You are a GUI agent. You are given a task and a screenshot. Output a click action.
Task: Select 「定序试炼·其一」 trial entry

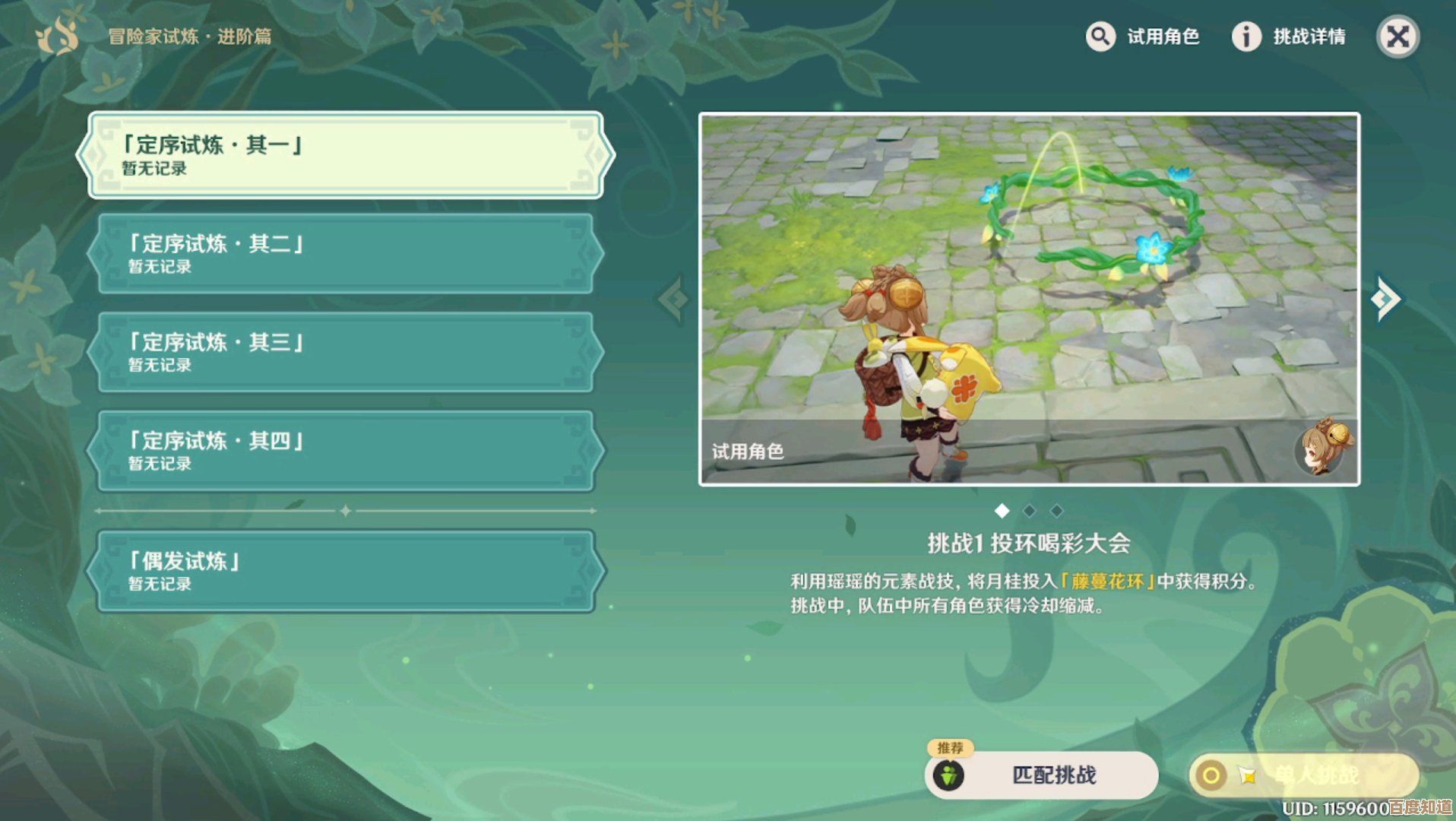tap(346, 155)
